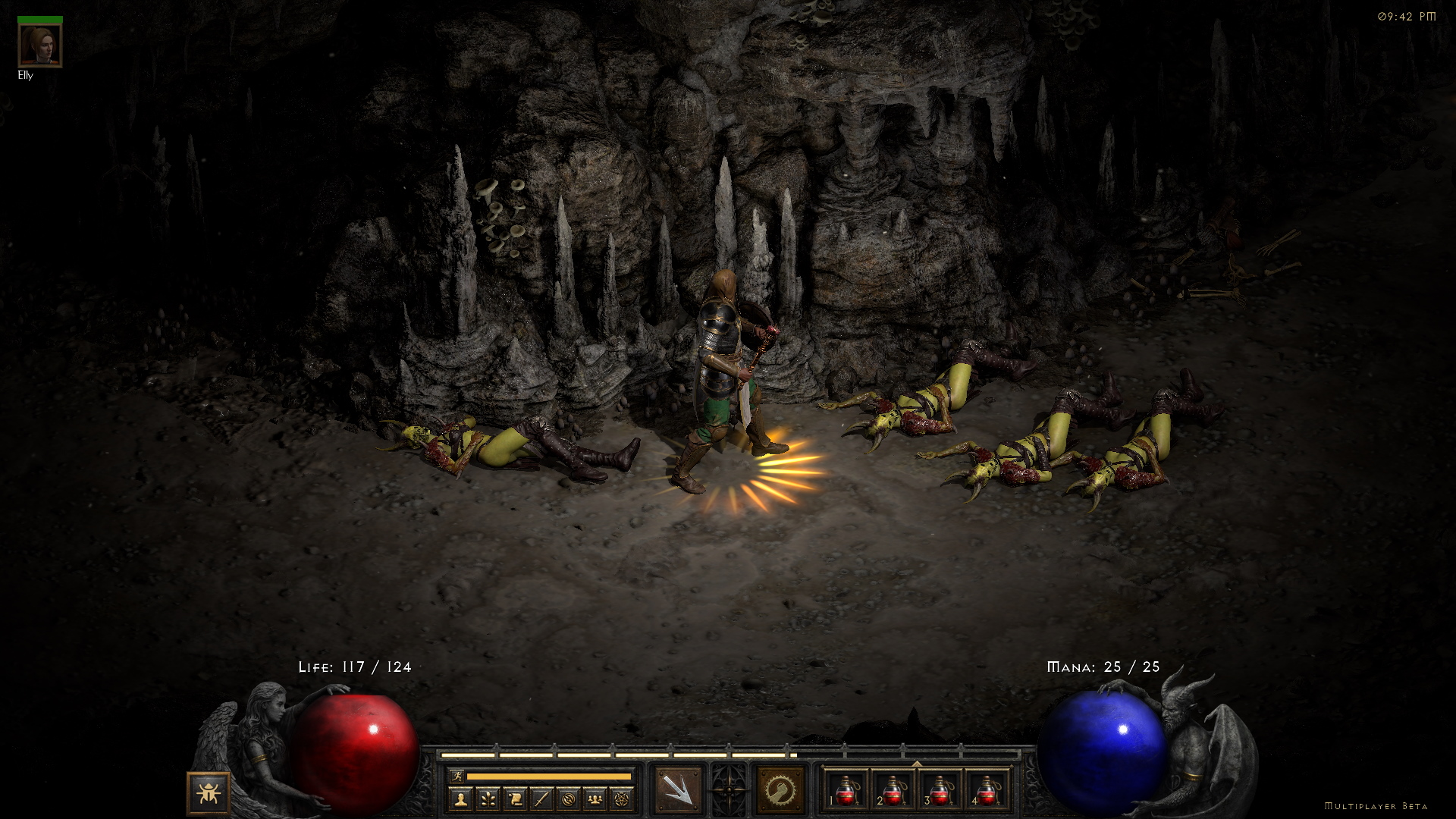Toggle the run/walk icon

457,776
